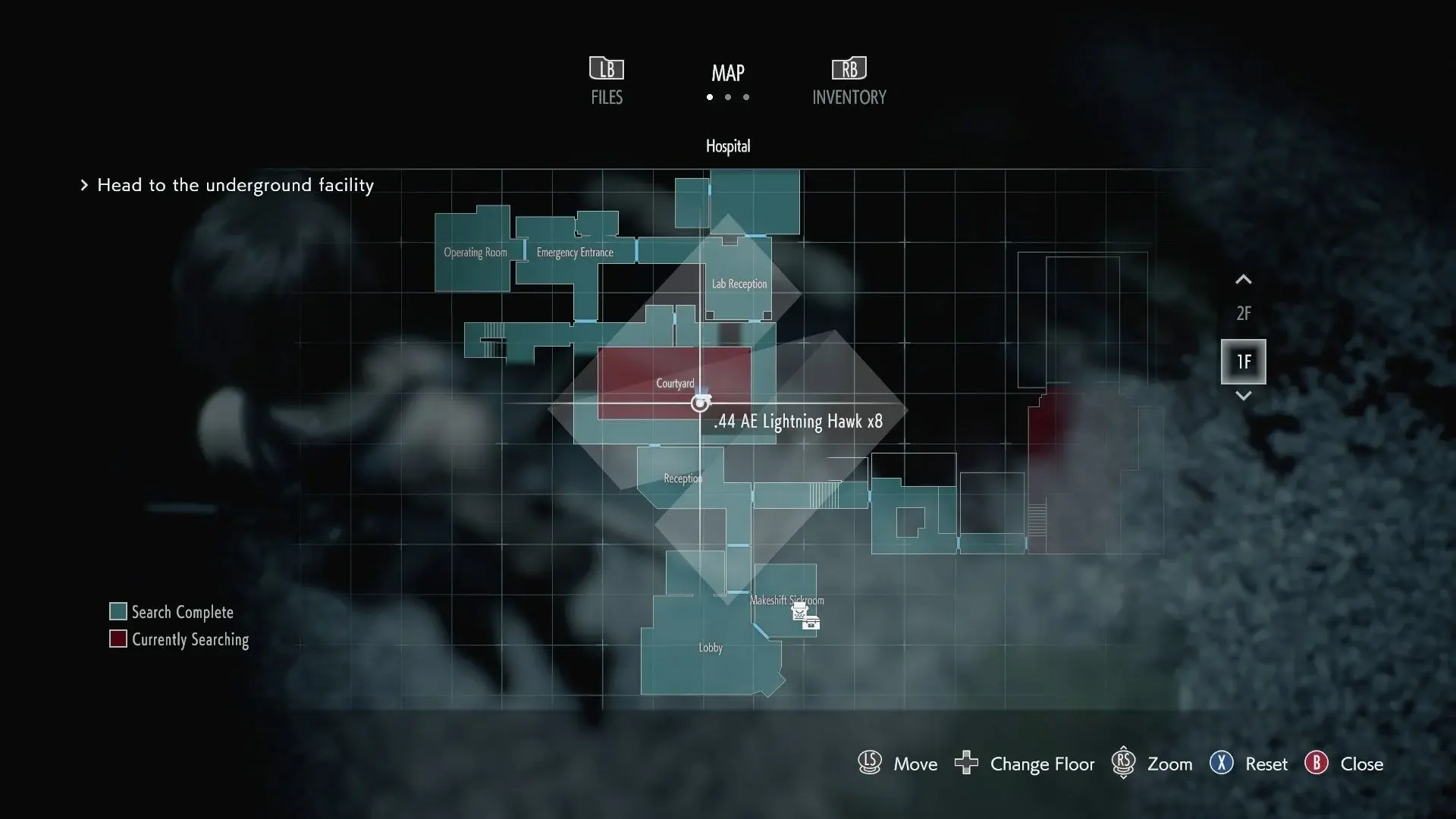Click the underground facility objective text
Screen dimensions: 1456x819
(x=235, y=185)
